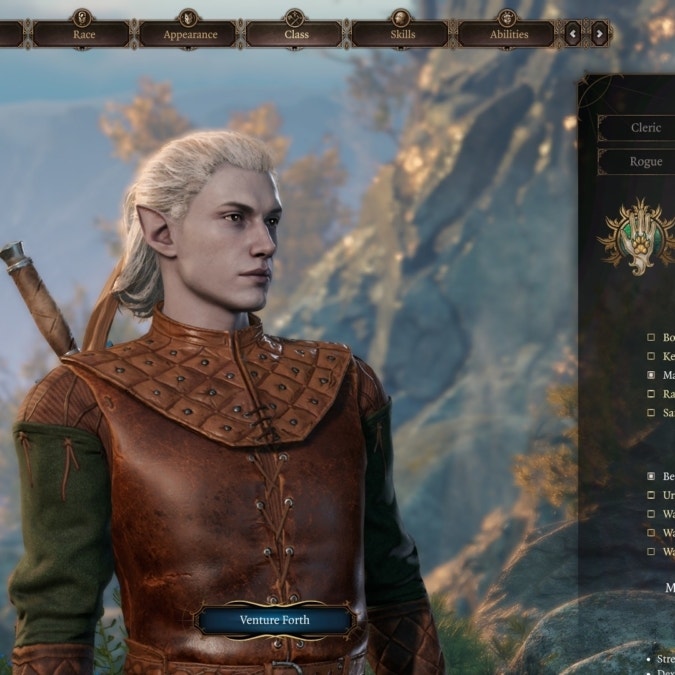Image resolution: width=675 pixels, height=675 pixels.
Task: Click the left arrow beside the tabs
Action: click(573, 34)
